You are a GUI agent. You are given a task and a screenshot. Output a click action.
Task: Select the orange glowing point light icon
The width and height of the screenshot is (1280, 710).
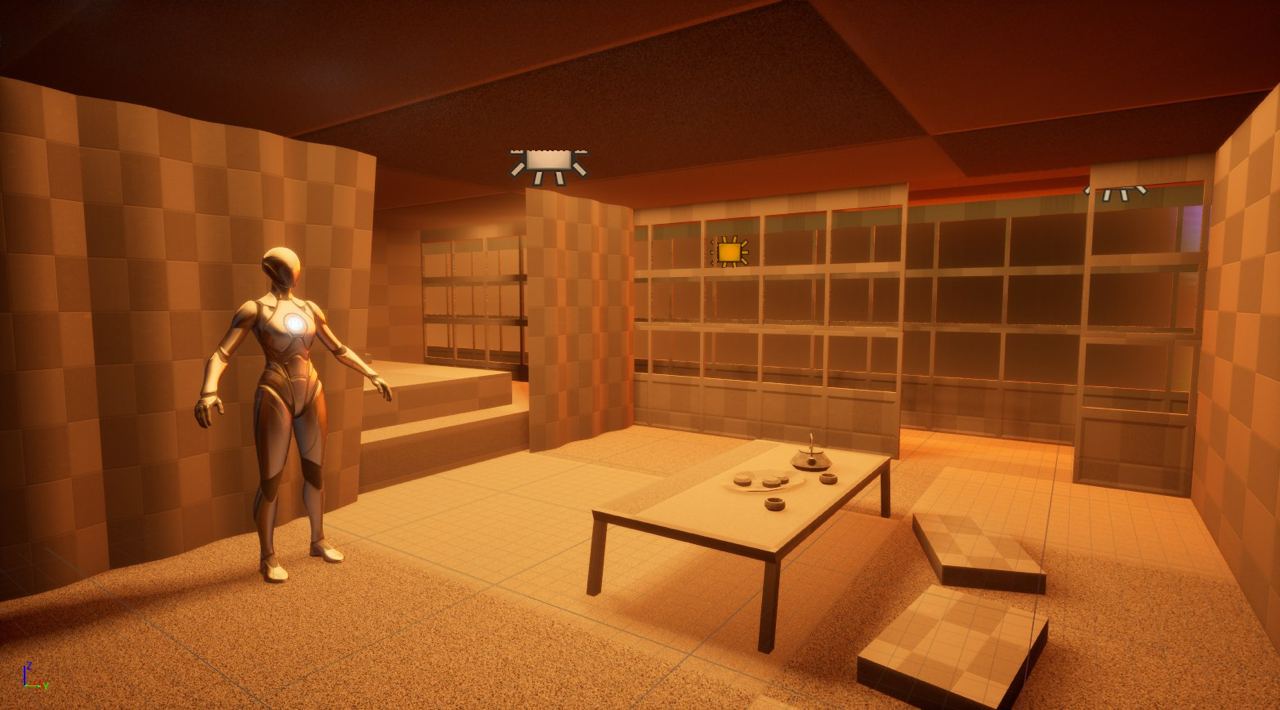click(729, 252)
